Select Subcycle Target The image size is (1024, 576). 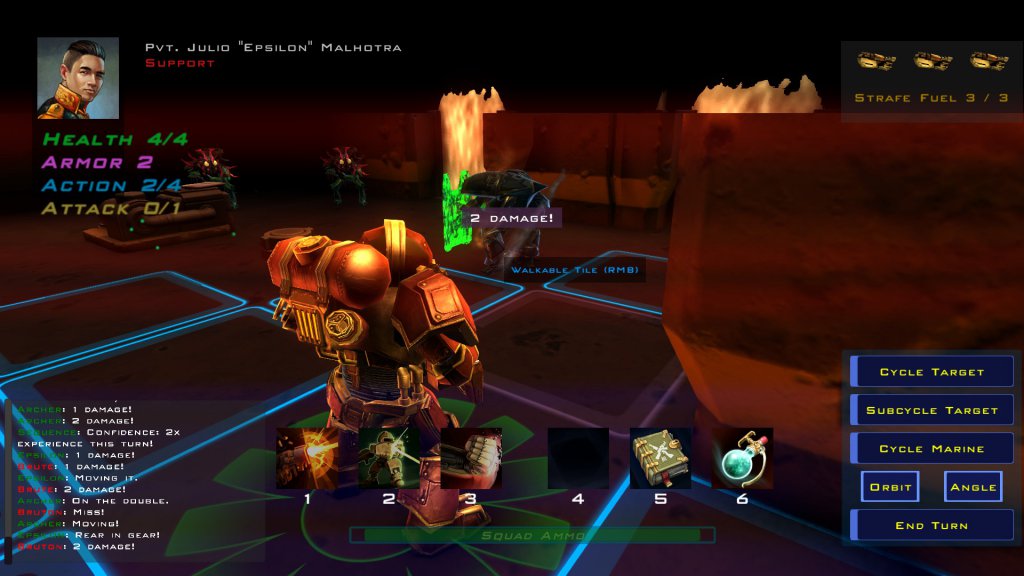932,410
